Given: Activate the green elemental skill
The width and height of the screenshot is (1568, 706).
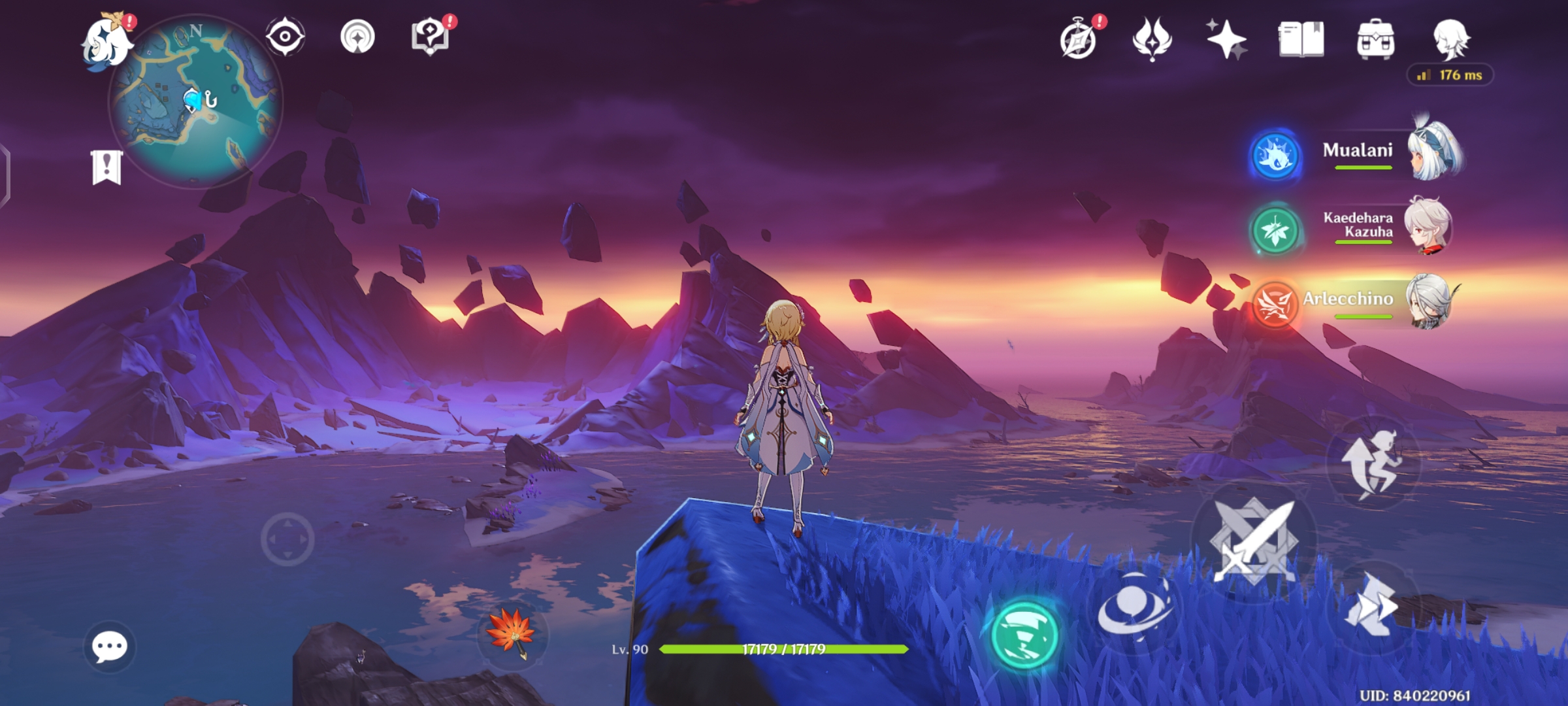Looking at the screenshot, I should click(x=1024, y=634).
